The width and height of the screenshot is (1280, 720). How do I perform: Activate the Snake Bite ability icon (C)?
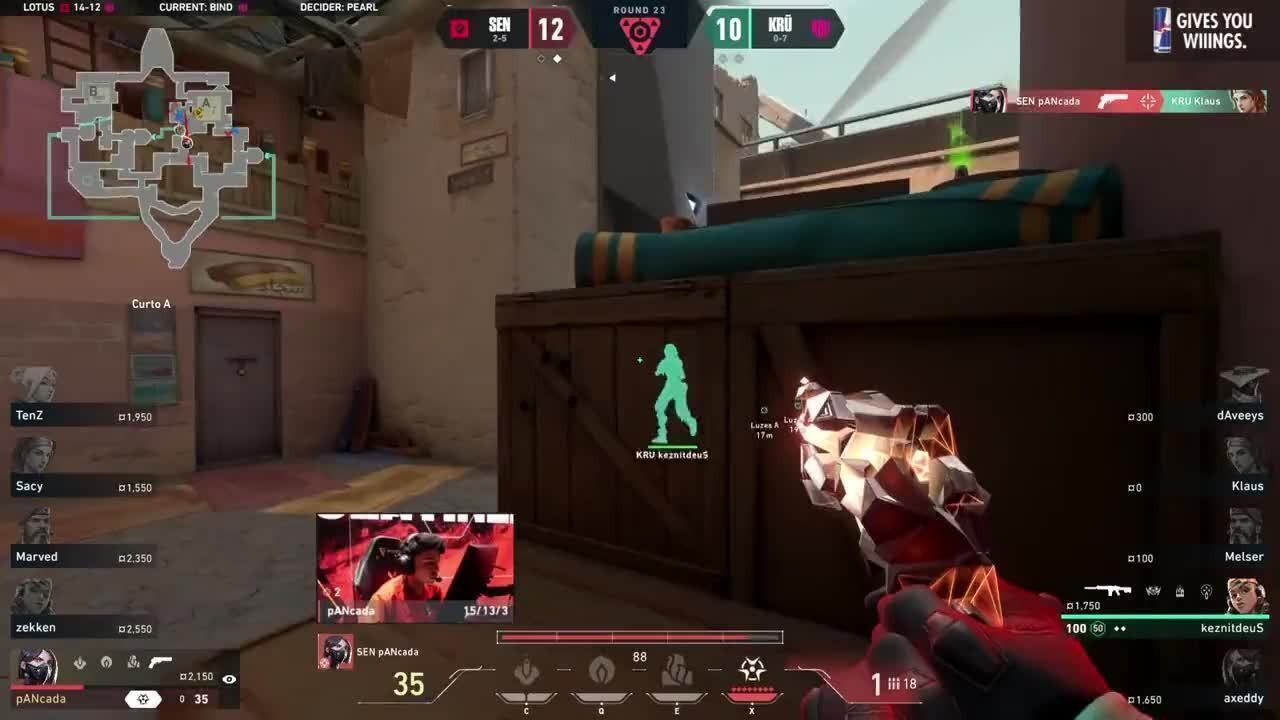coord(527,672)
